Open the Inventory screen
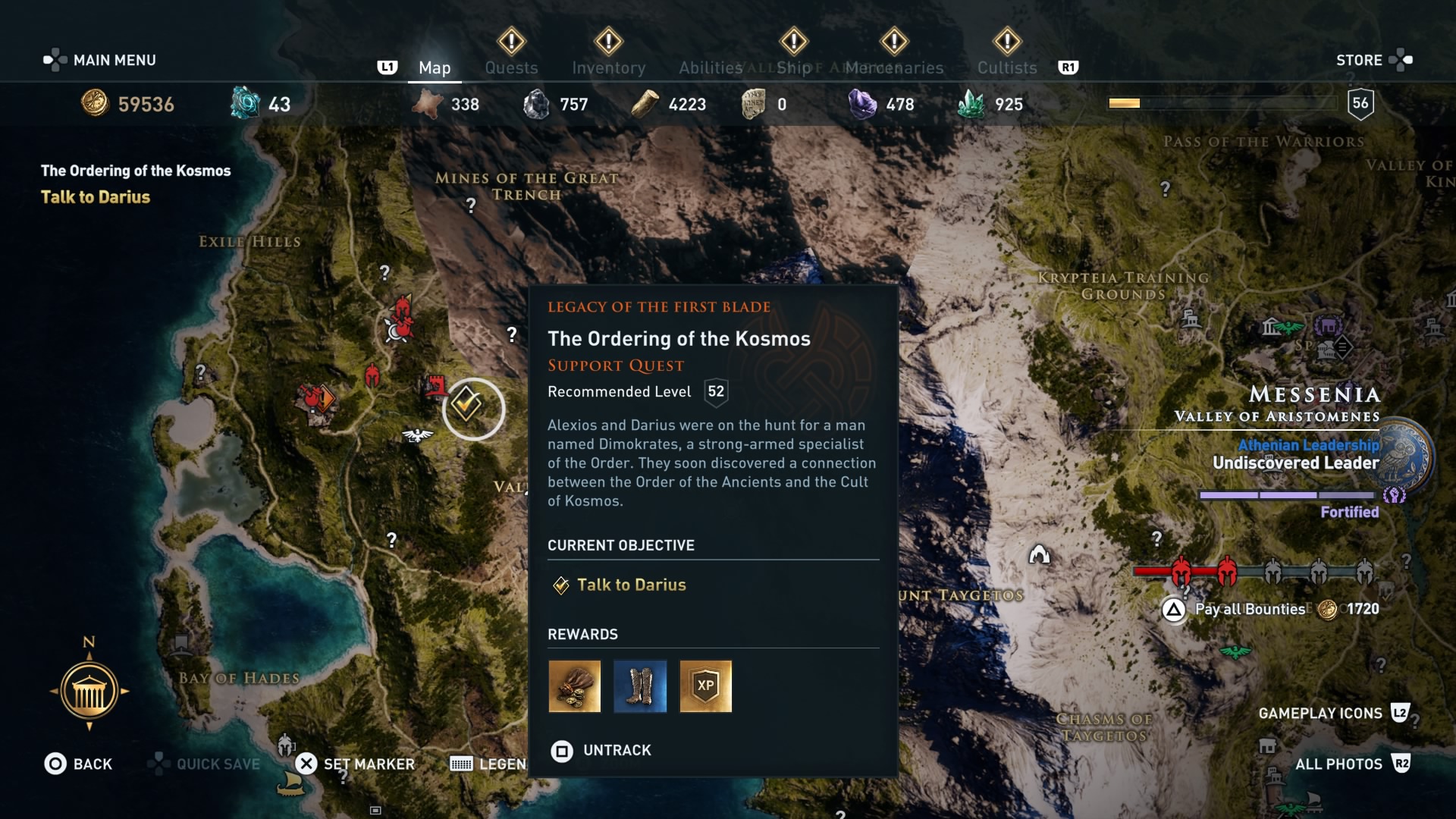Viewport: 1456px width, 819px height. [x=608, y=67]
